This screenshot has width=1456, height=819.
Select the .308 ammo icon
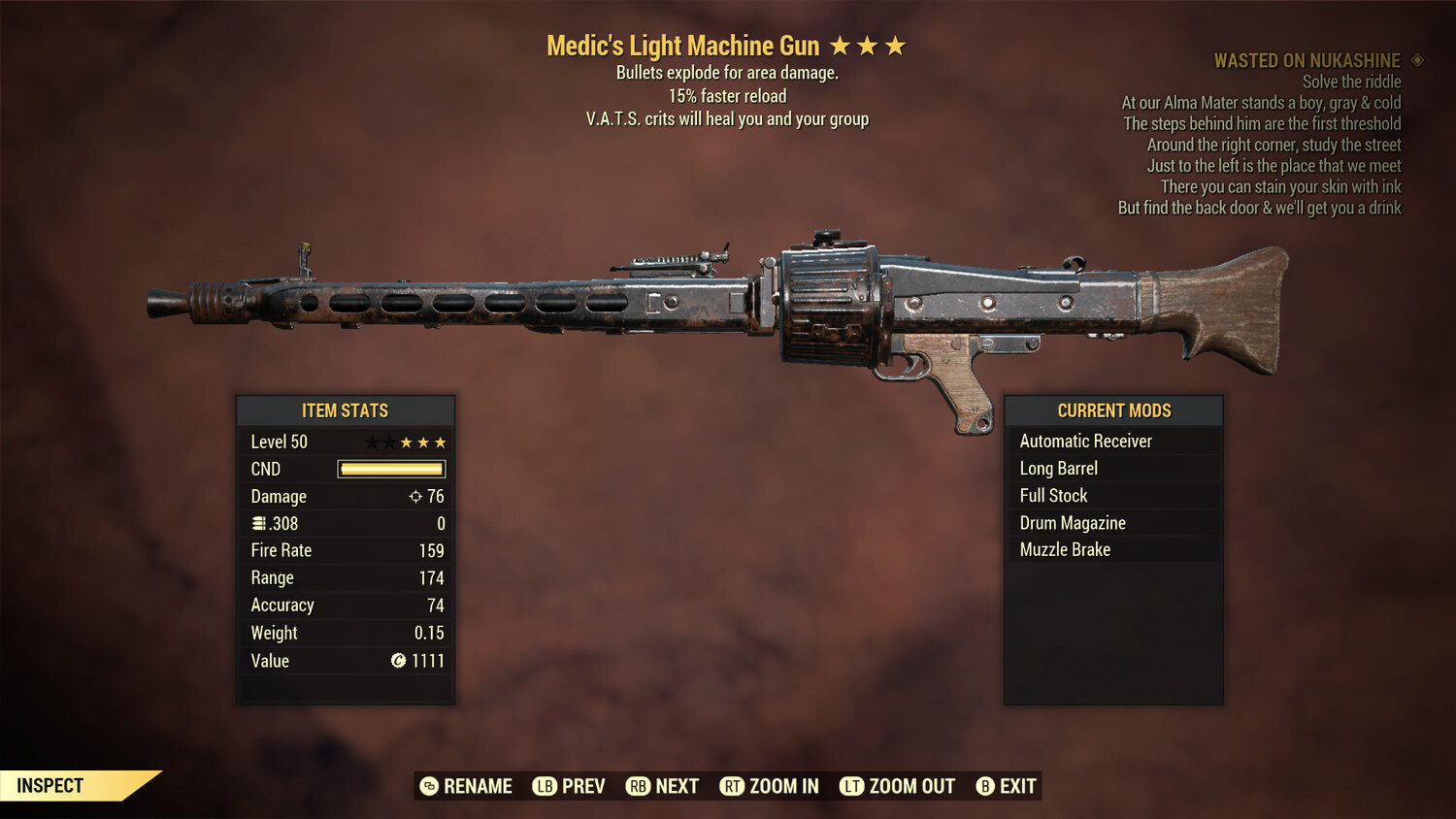(x=258, y=523)
